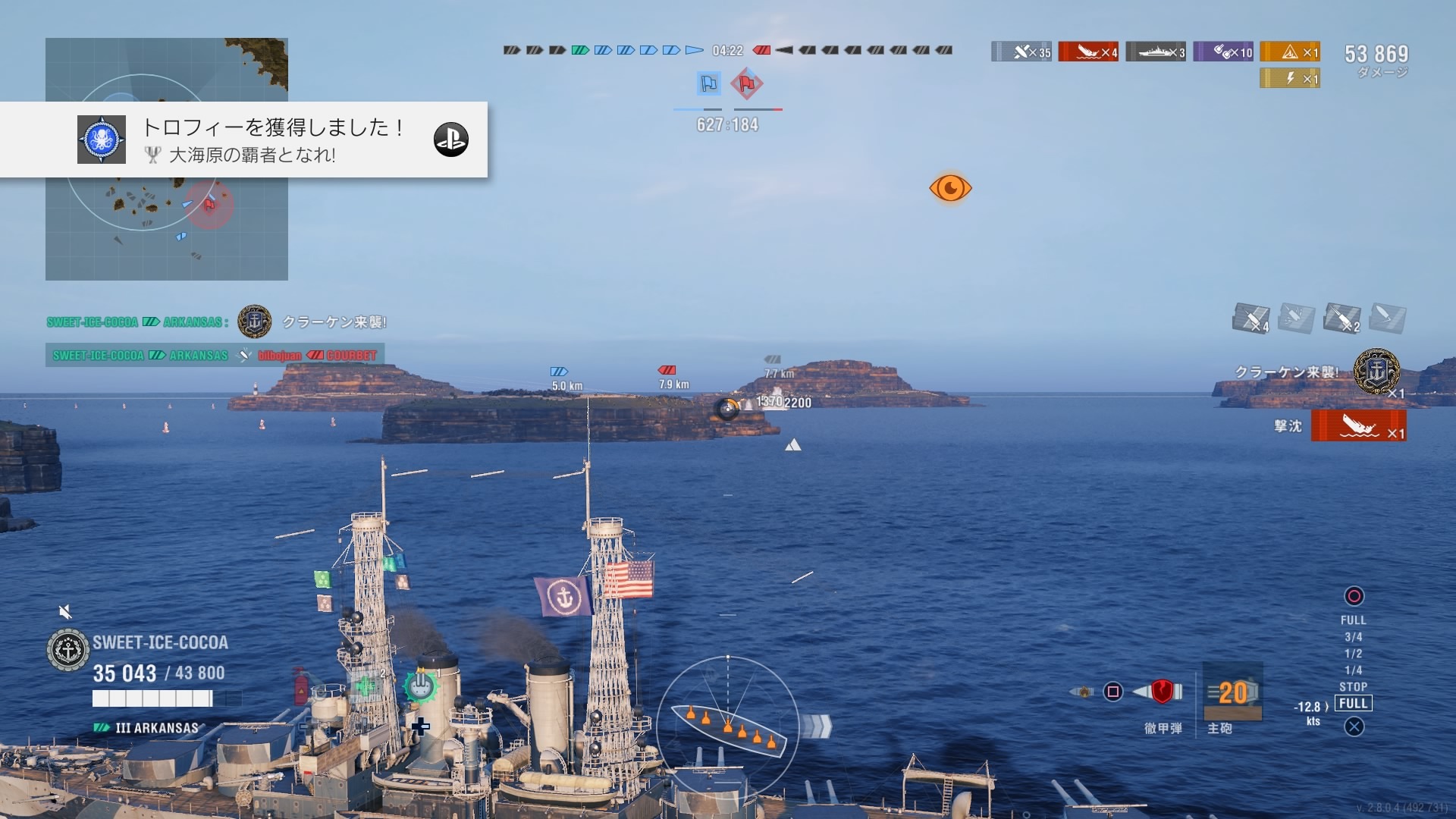Activate the green gear Damage Control consumable
The width and height of the screenshot is (1456, 819).
coord(419,687)
